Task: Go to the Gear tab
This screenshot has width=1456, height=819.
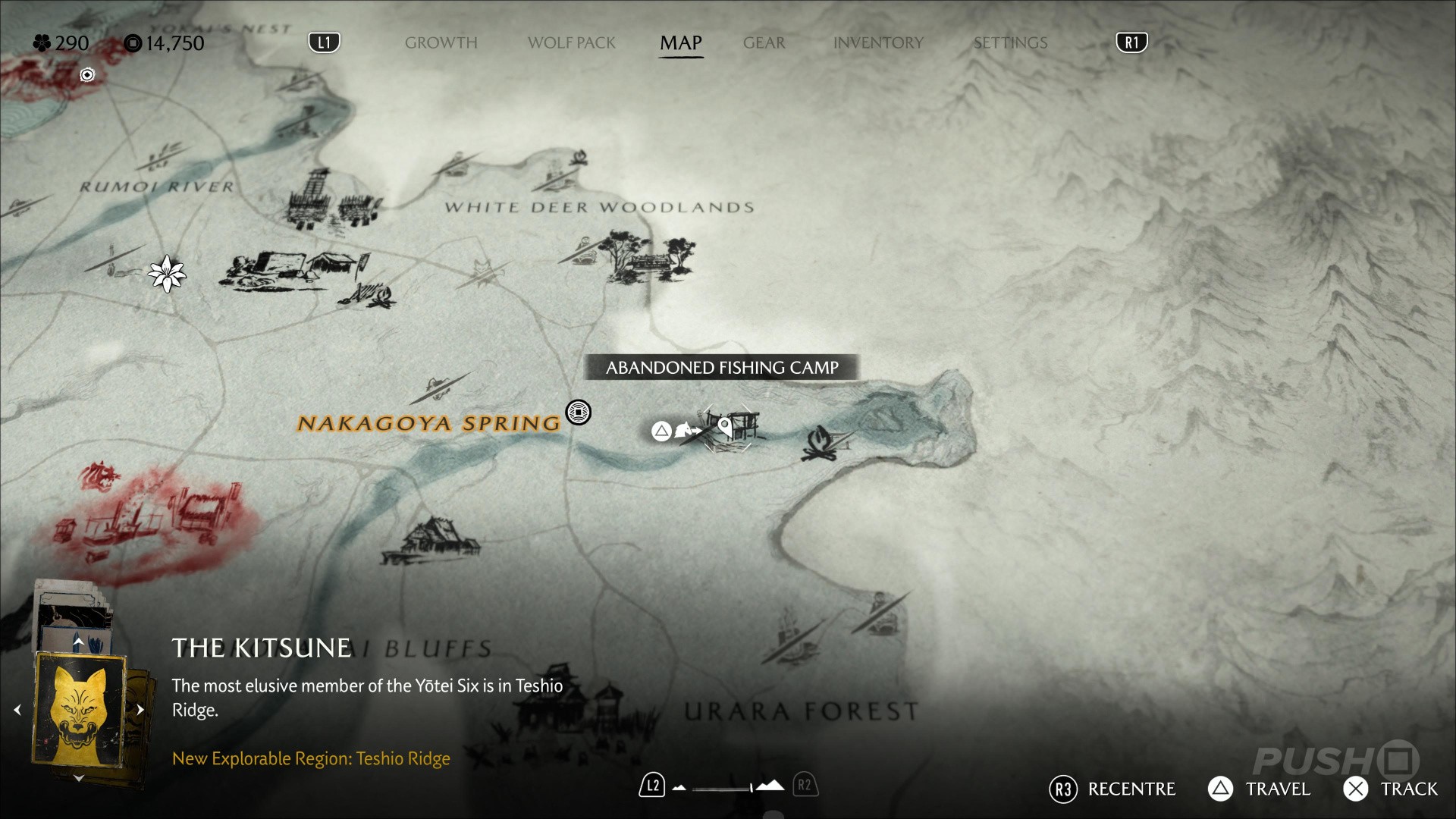Action: pyautogui.click(x=764, y=43)
